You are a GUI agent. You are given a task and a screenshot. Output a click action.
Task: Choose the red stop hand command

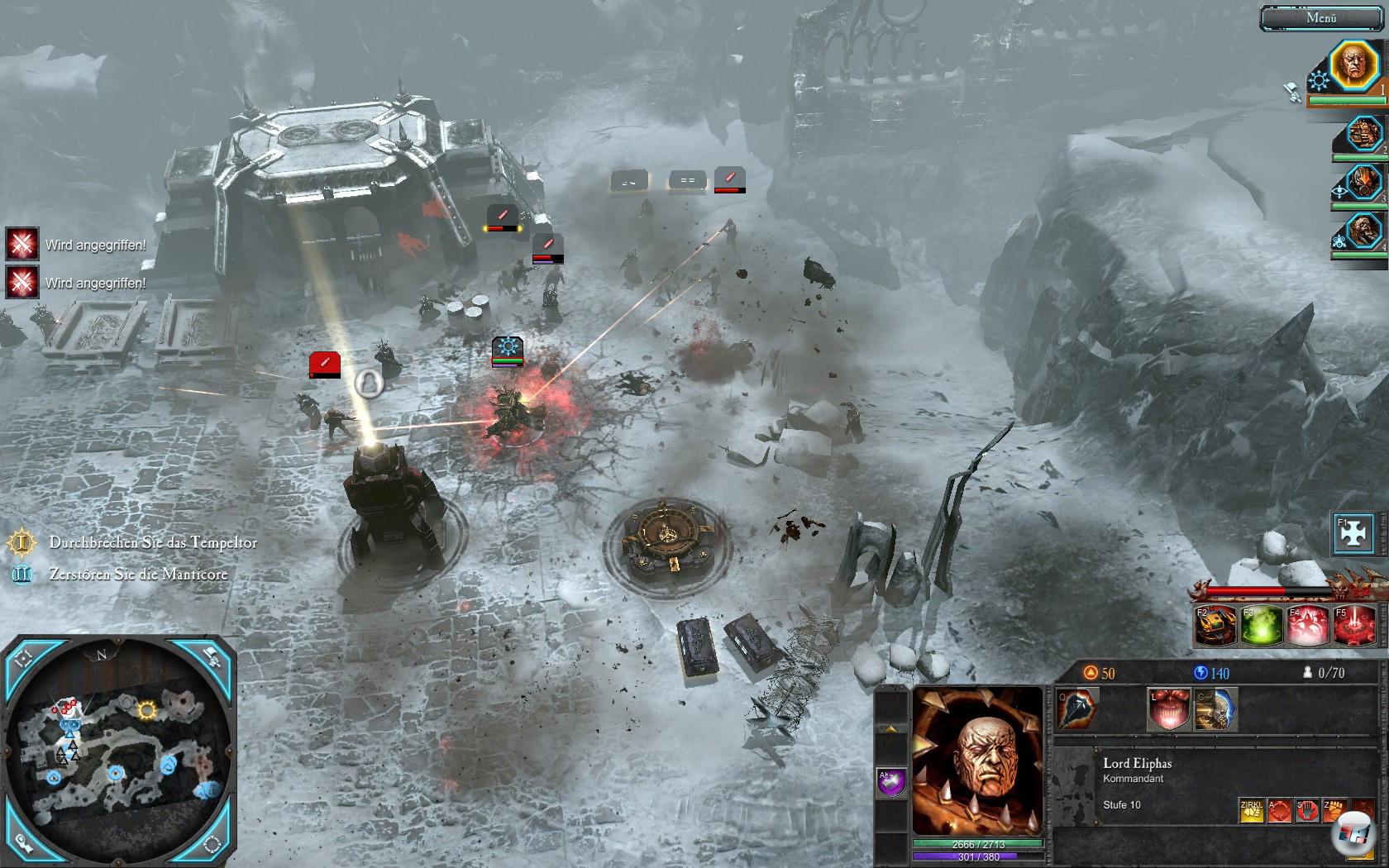pos(1307,811)
